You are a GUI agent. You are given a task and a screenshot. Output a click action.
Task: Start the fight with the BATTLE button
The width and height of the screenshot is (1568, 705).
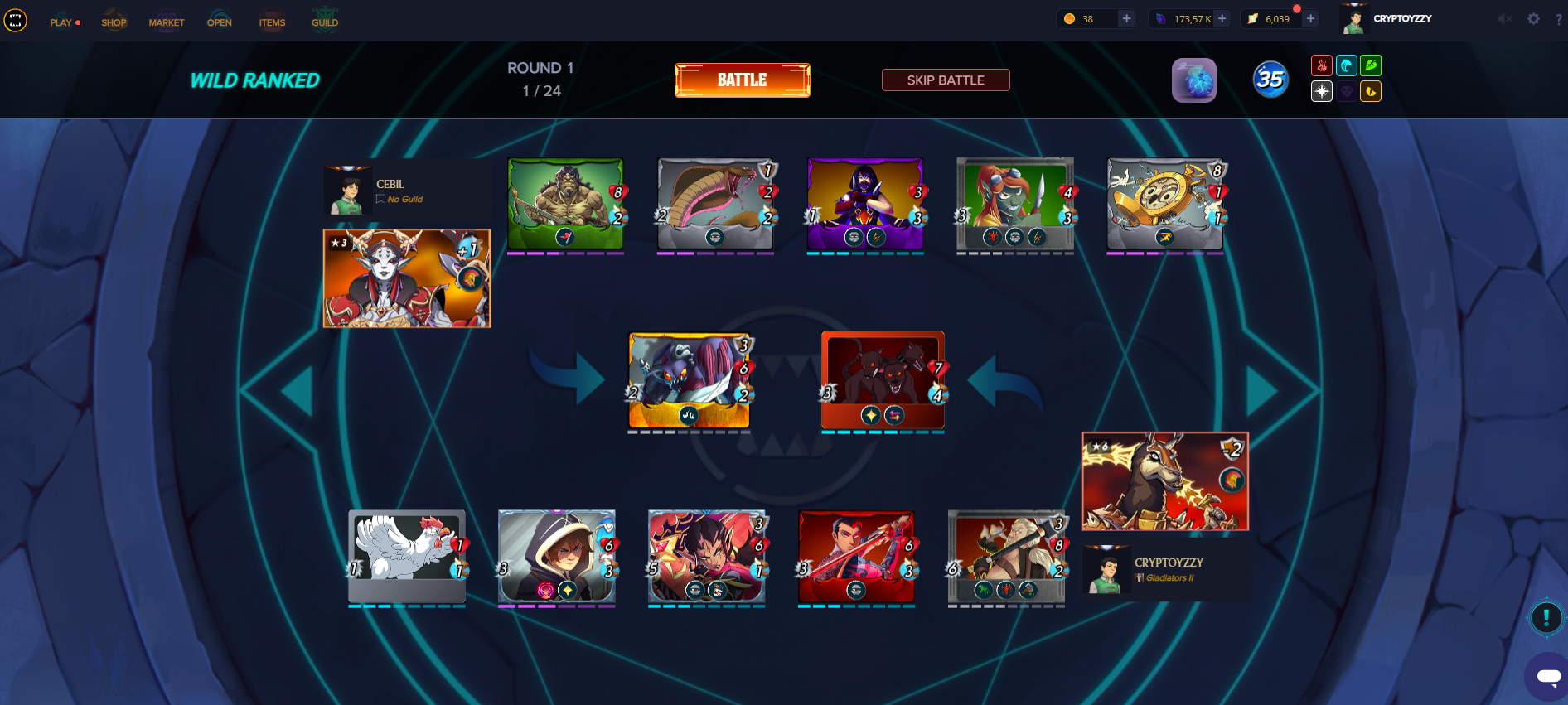click(x=742, y=80)
